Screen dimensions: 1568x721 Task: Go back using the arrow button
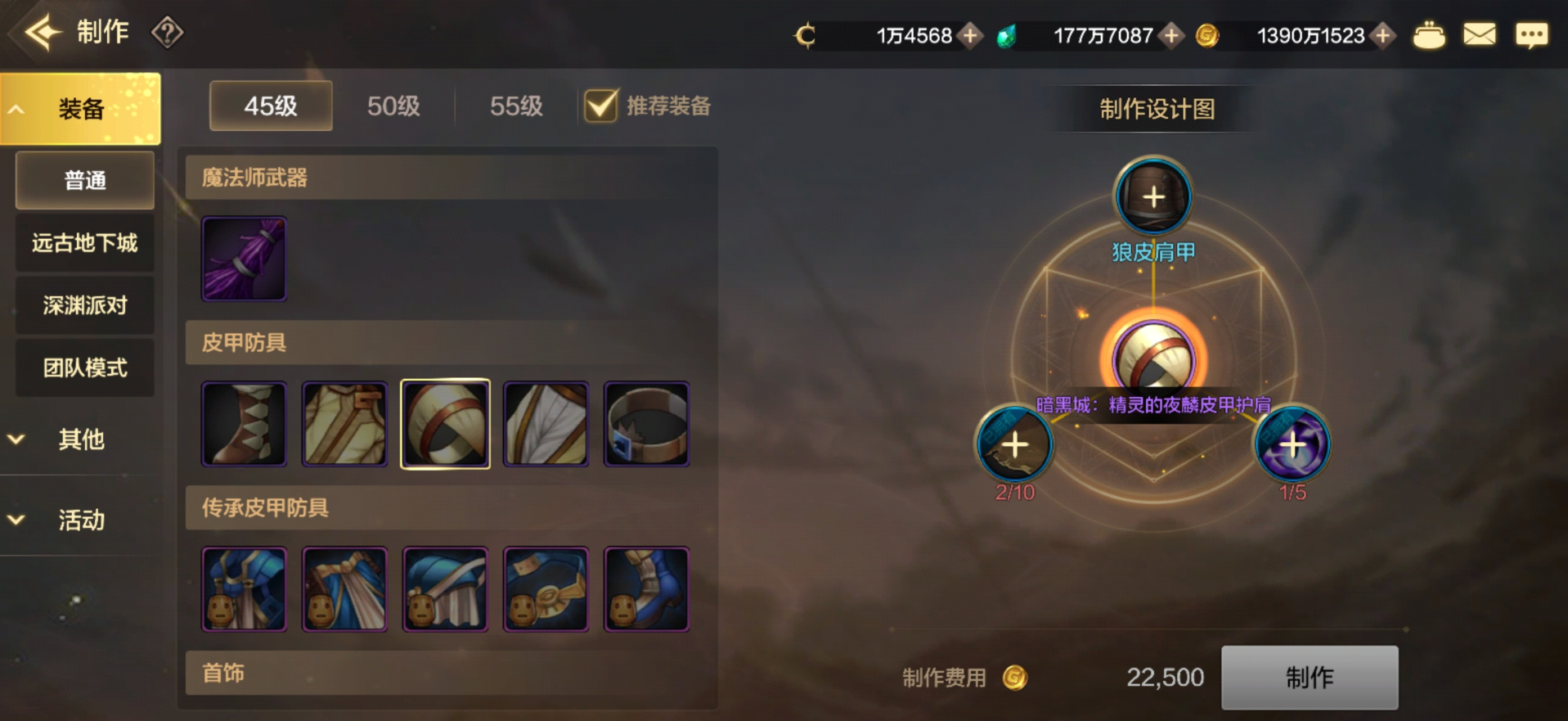[43, 33]
